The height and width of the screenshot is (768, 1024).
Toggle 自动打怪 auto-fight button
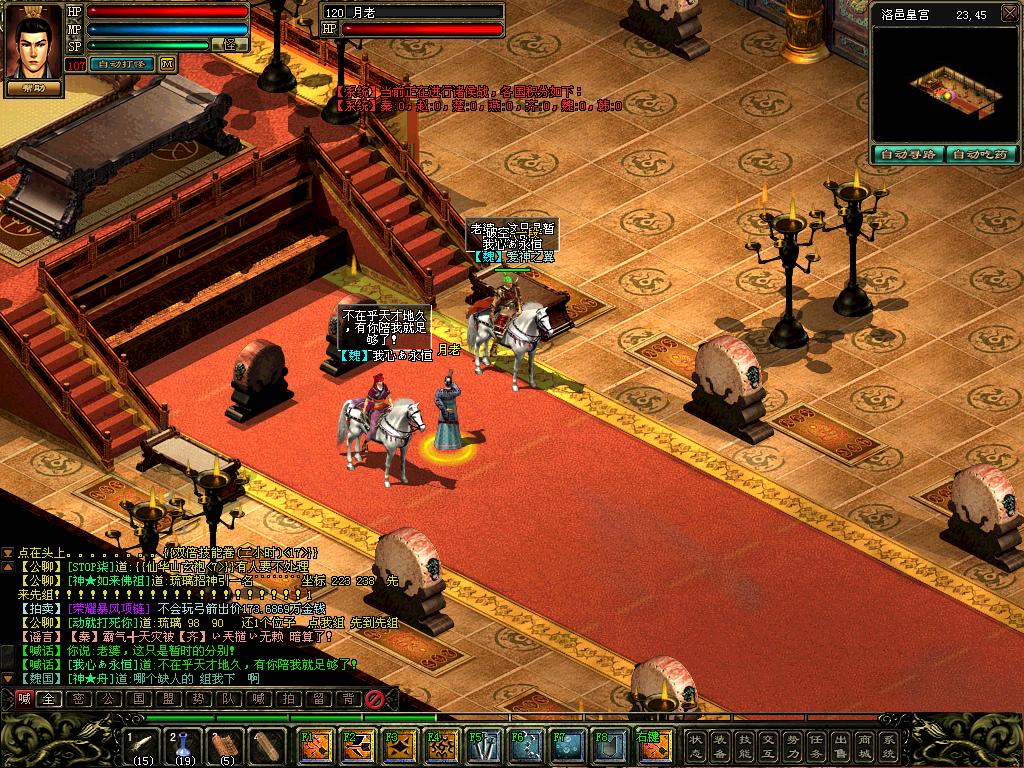click(x=121, y=64)
